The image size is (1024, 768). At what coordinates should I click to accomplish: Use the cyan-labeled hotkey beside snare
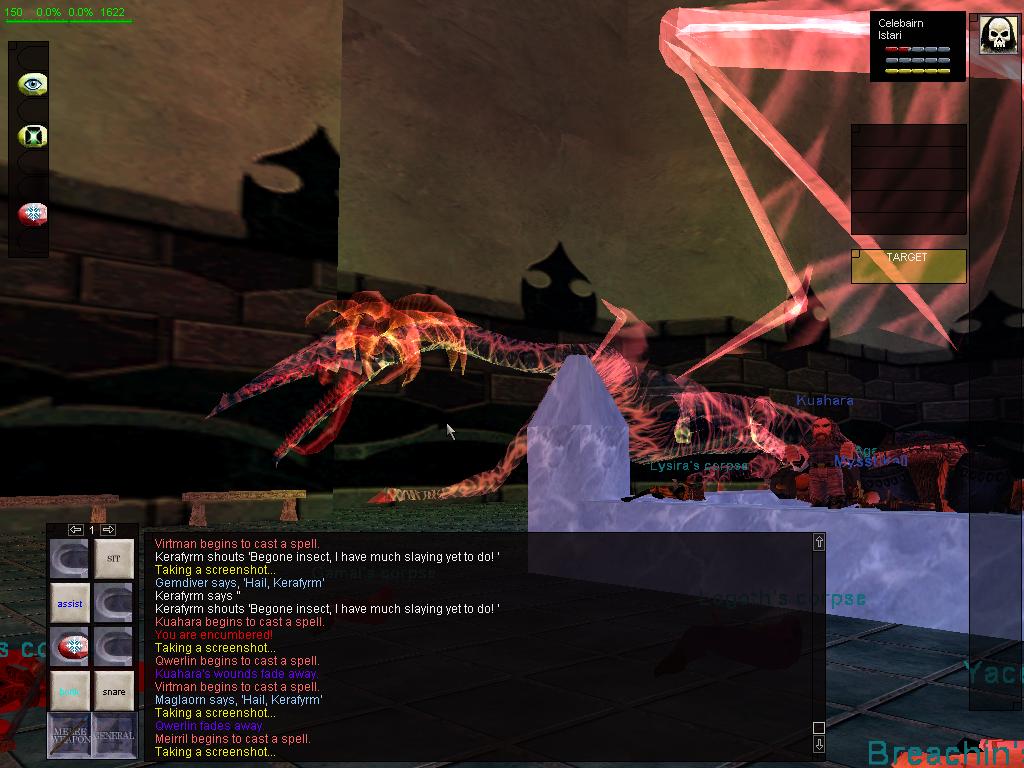[x=70, y=691]
